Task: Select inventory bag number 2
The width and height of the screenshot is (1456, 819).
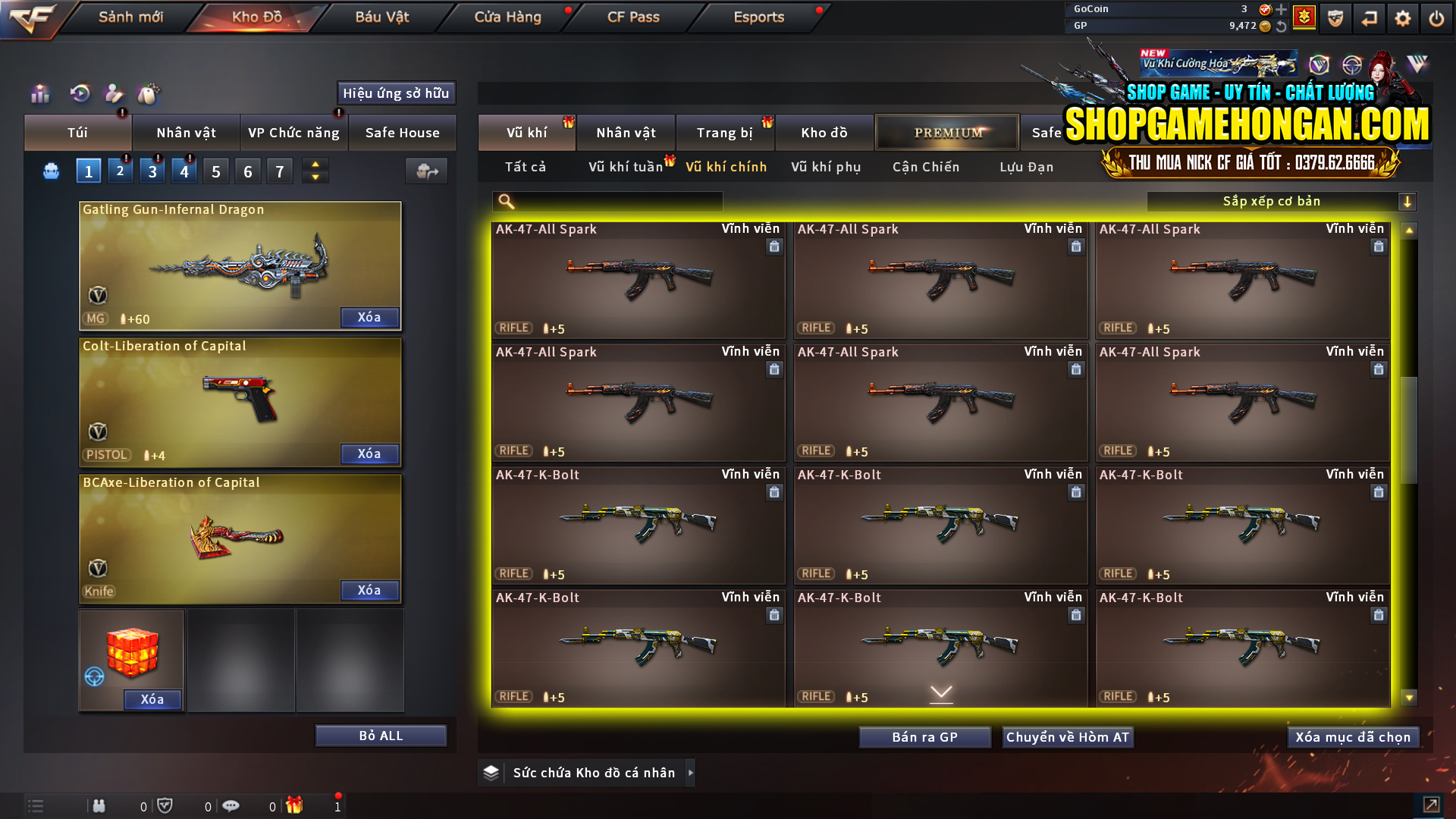Action: point(120,171)
